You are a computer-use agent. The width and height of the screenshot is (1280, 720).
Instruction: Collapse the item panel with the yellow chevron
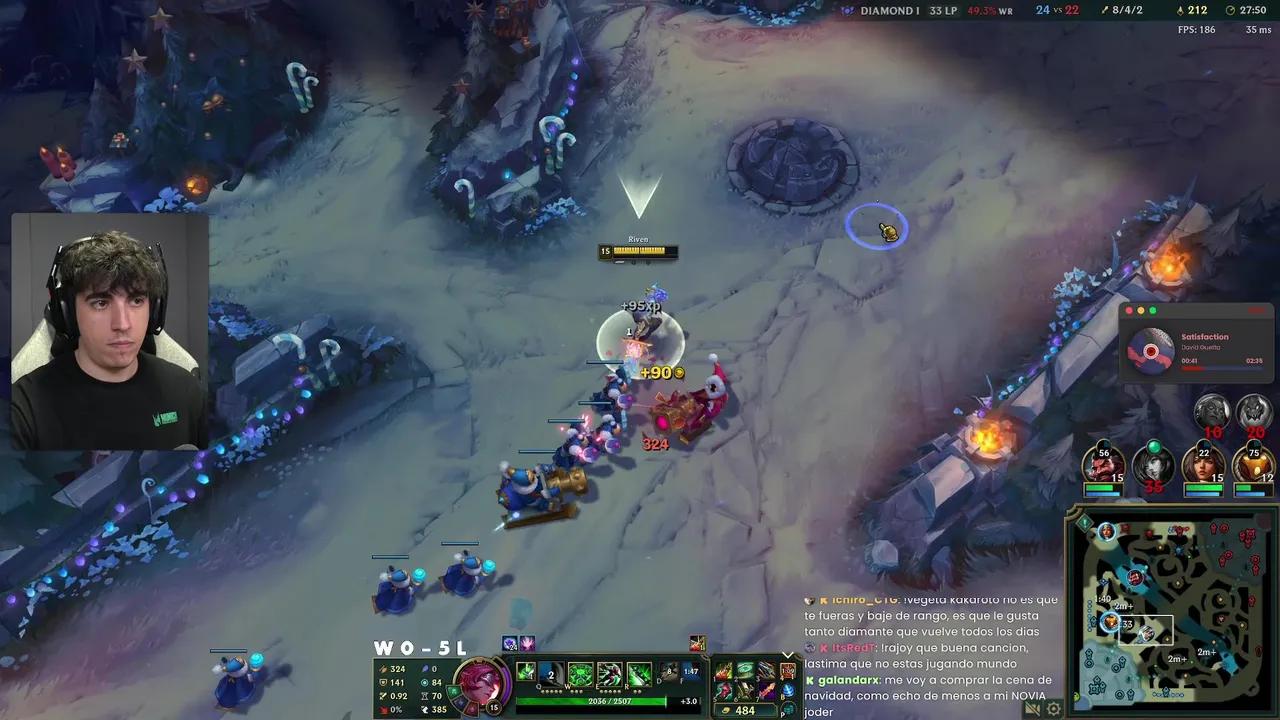point(787,654)
